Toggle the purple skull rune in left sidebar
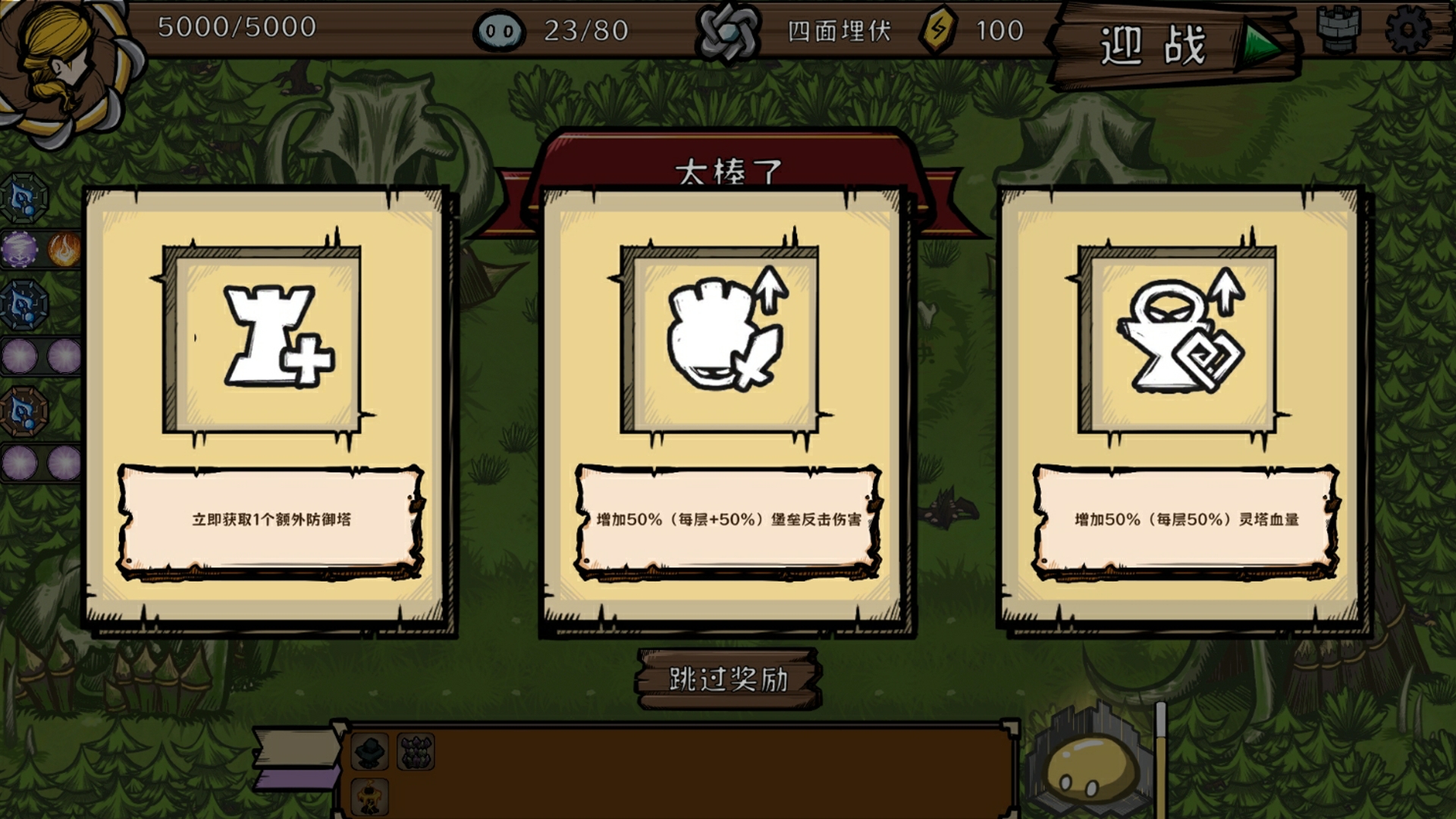Screen dimensions: 1456x819 click(20, 247)
